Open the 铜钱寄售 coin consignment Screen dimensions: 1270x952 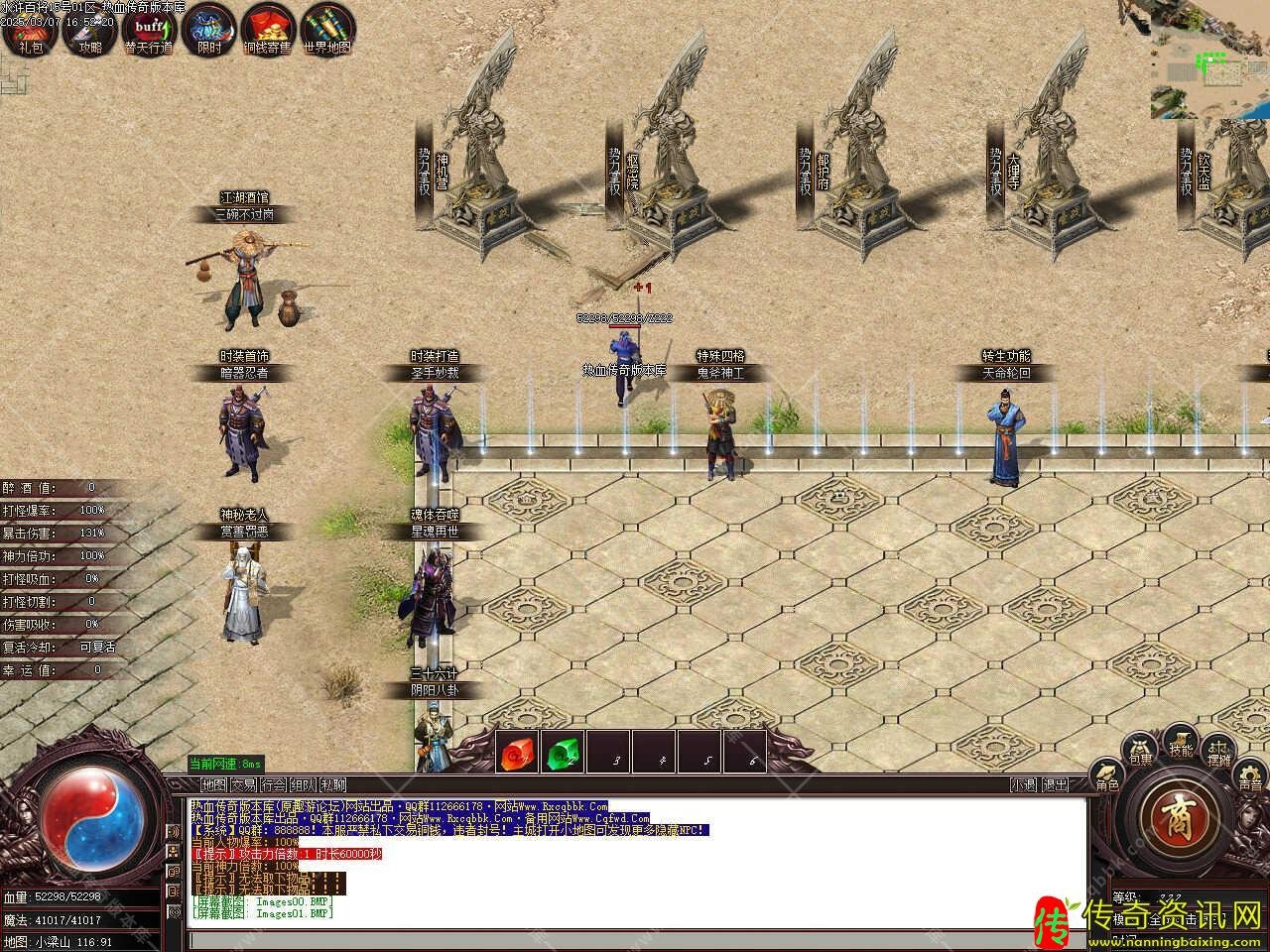[268, 32]
